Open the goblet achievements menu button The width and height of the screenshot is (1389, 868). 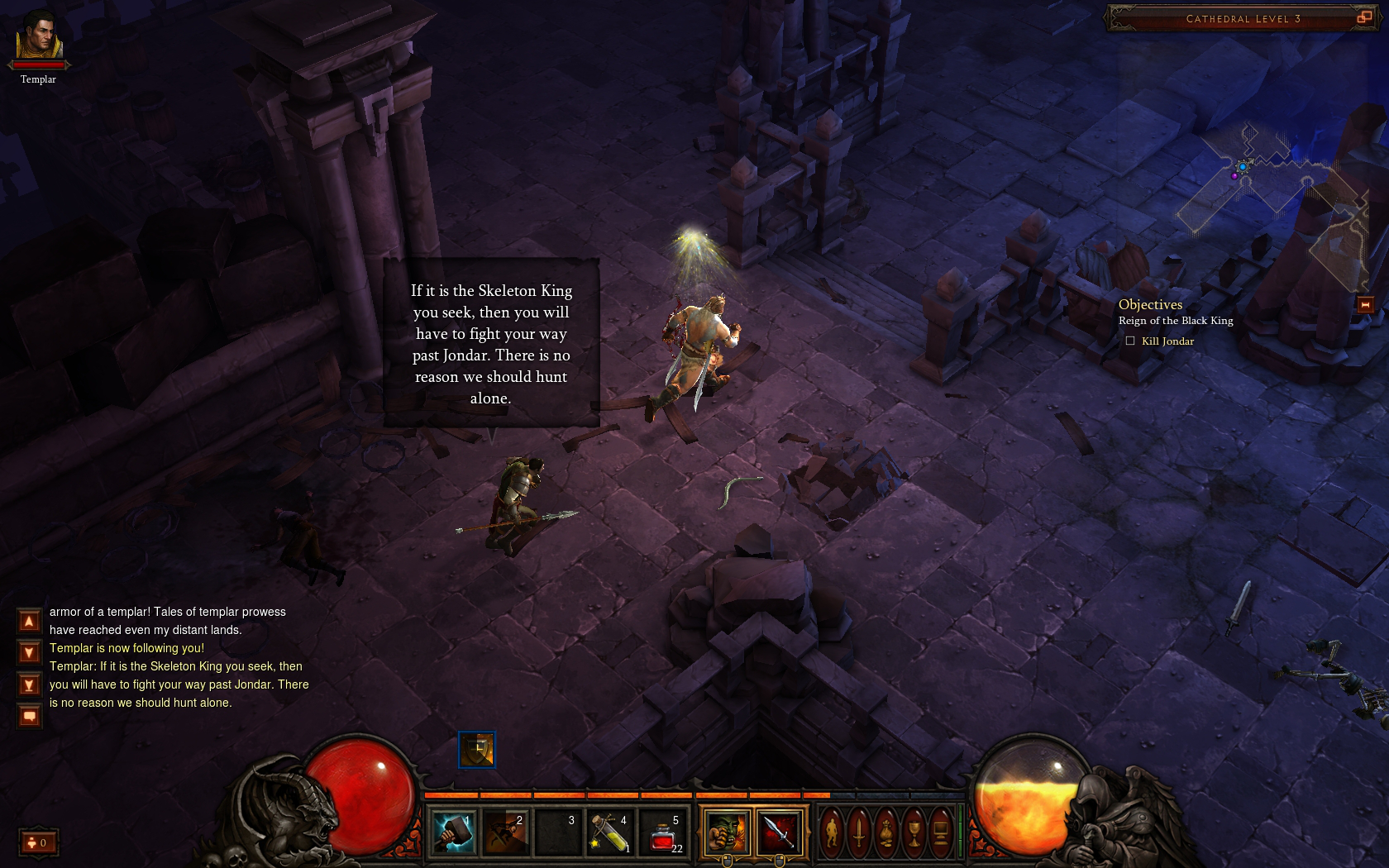point(914,831)
